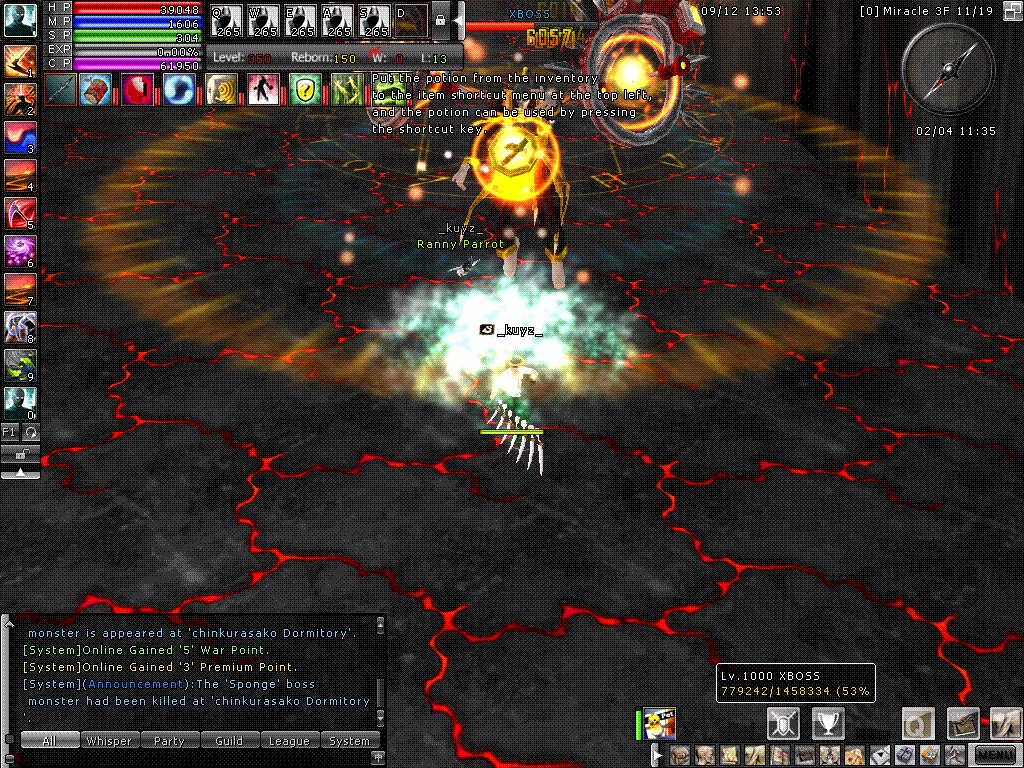Collapse the item shortcut bar arrow
The image size is (1024, 768).
click(x=458, y=20)
